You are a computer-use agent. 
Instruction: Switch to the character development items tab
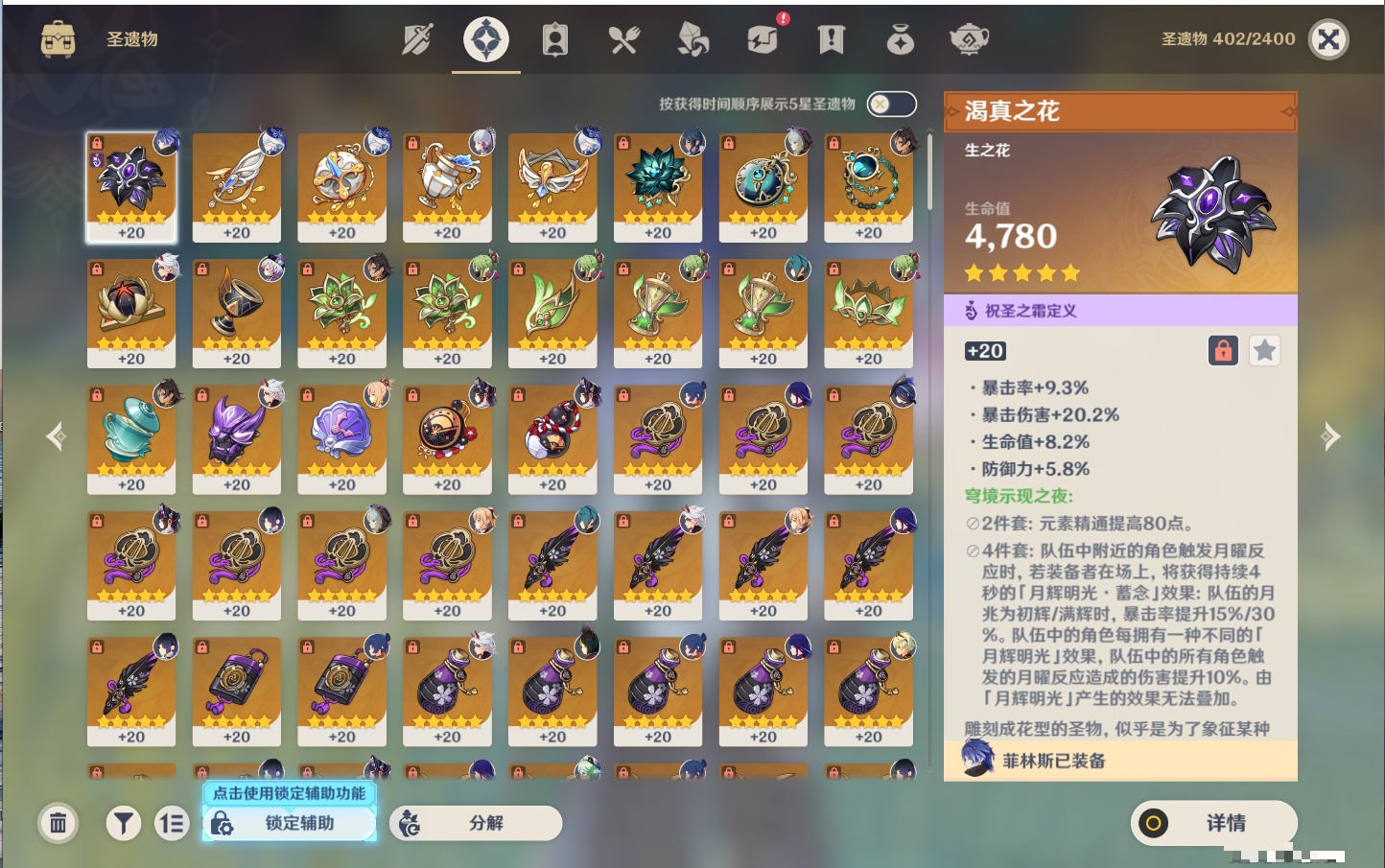554,39
